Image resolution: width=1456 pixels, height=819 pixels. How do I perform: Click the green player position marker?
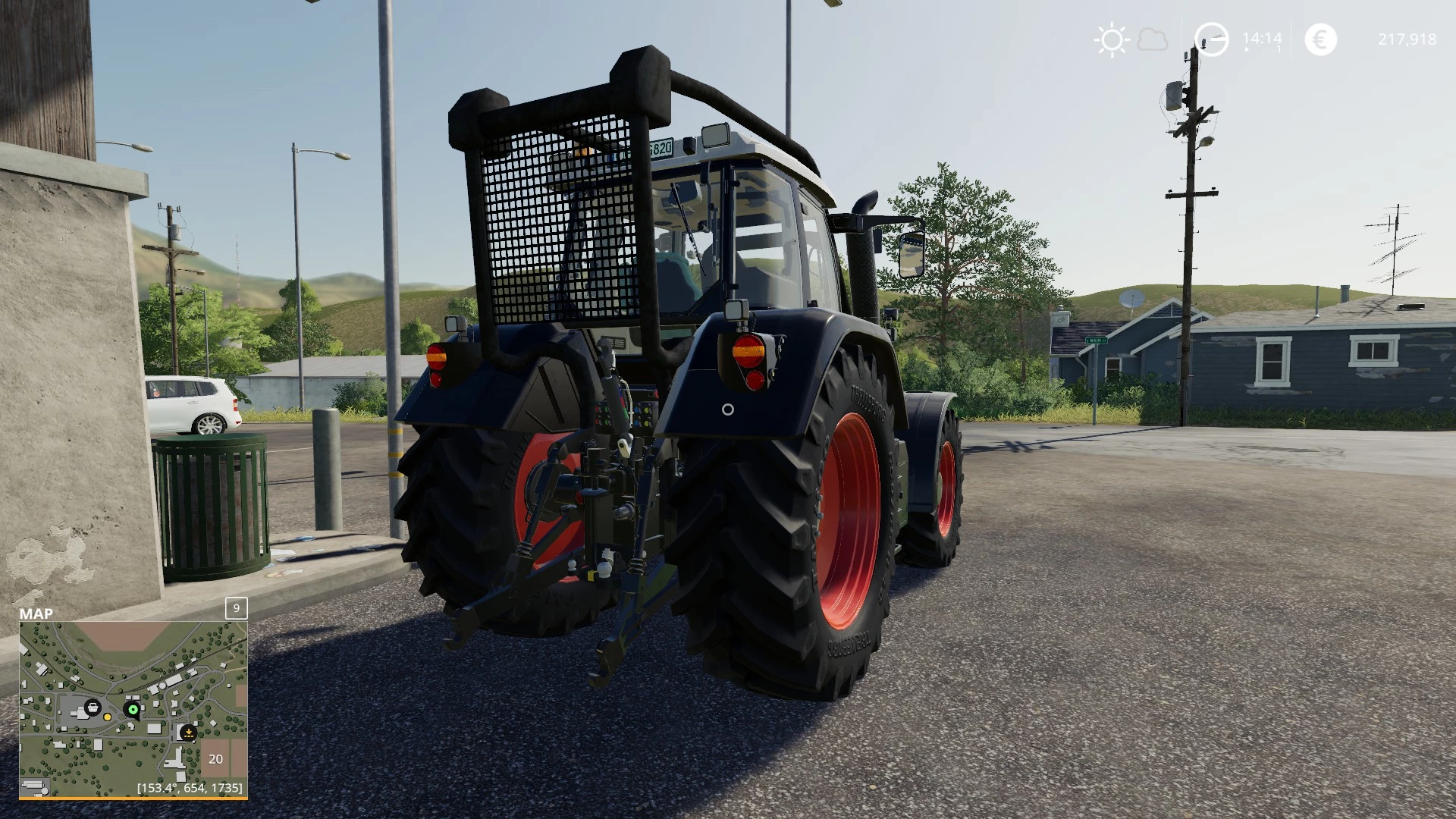click(133, 710)
